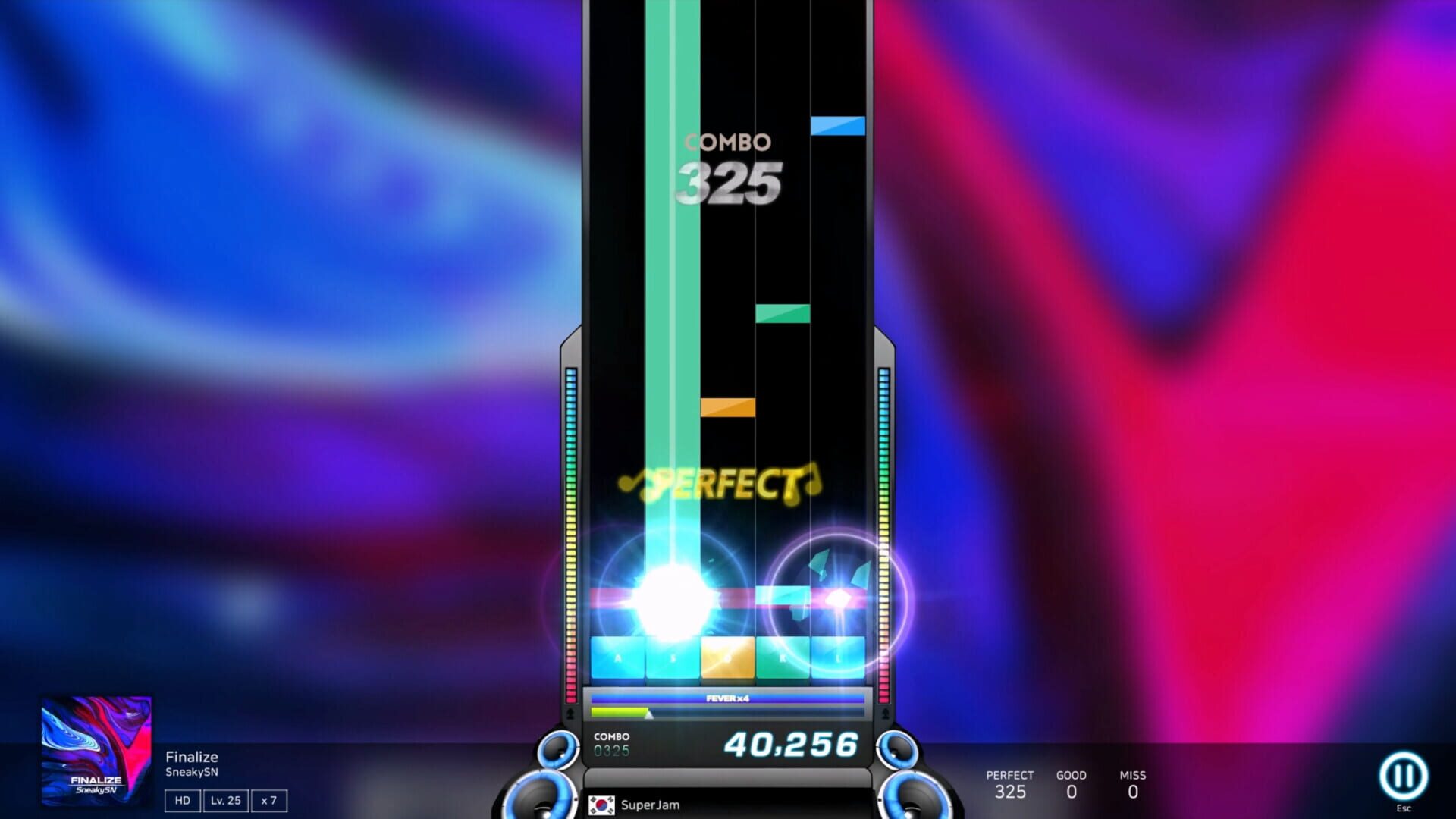The width and height of the screenshot is (1456, 819).
Task: Click the score display showing 40,256
Action: (x=792, y=745)
